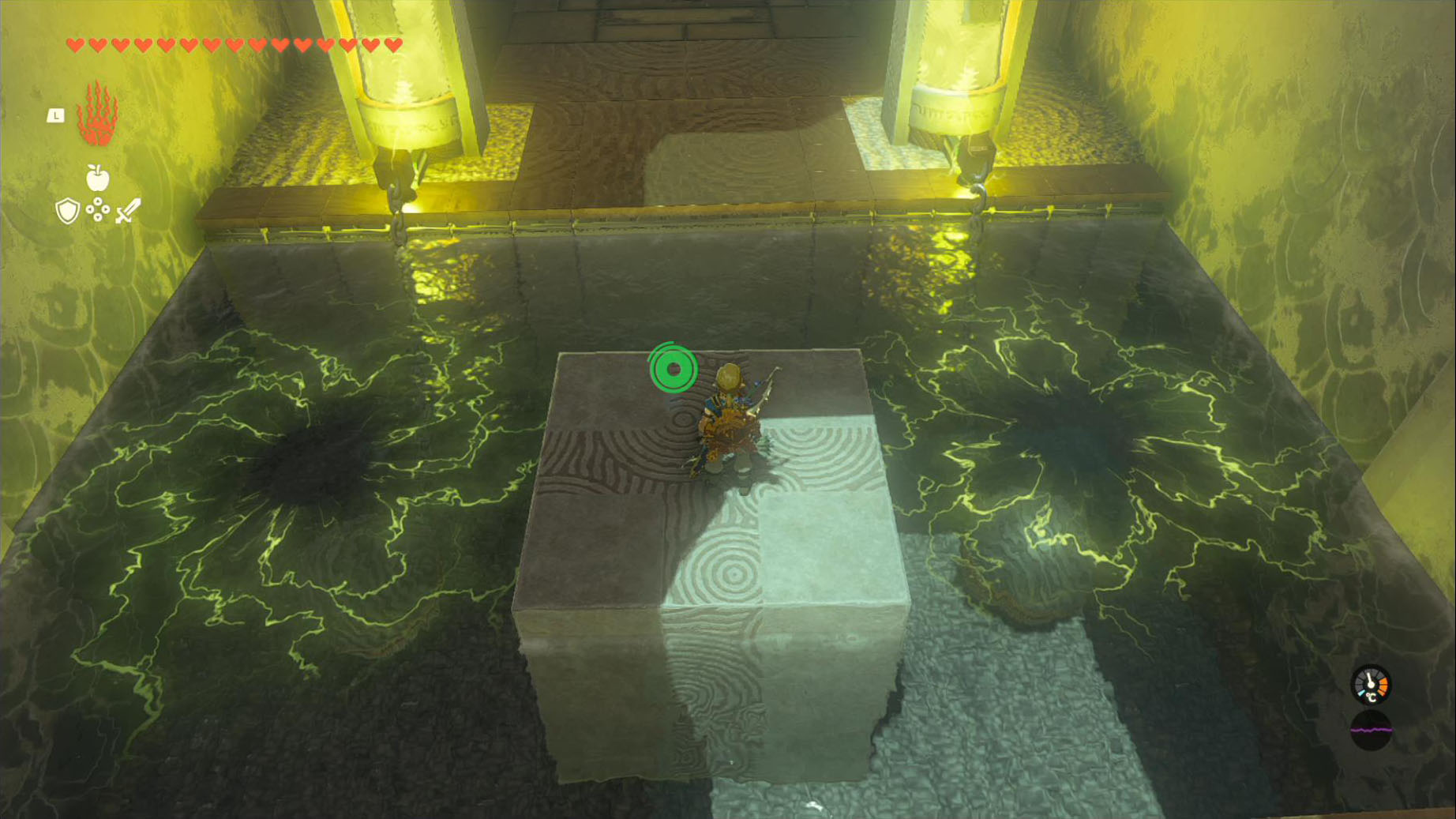Open the shield quick-select icon

(68, 211)
